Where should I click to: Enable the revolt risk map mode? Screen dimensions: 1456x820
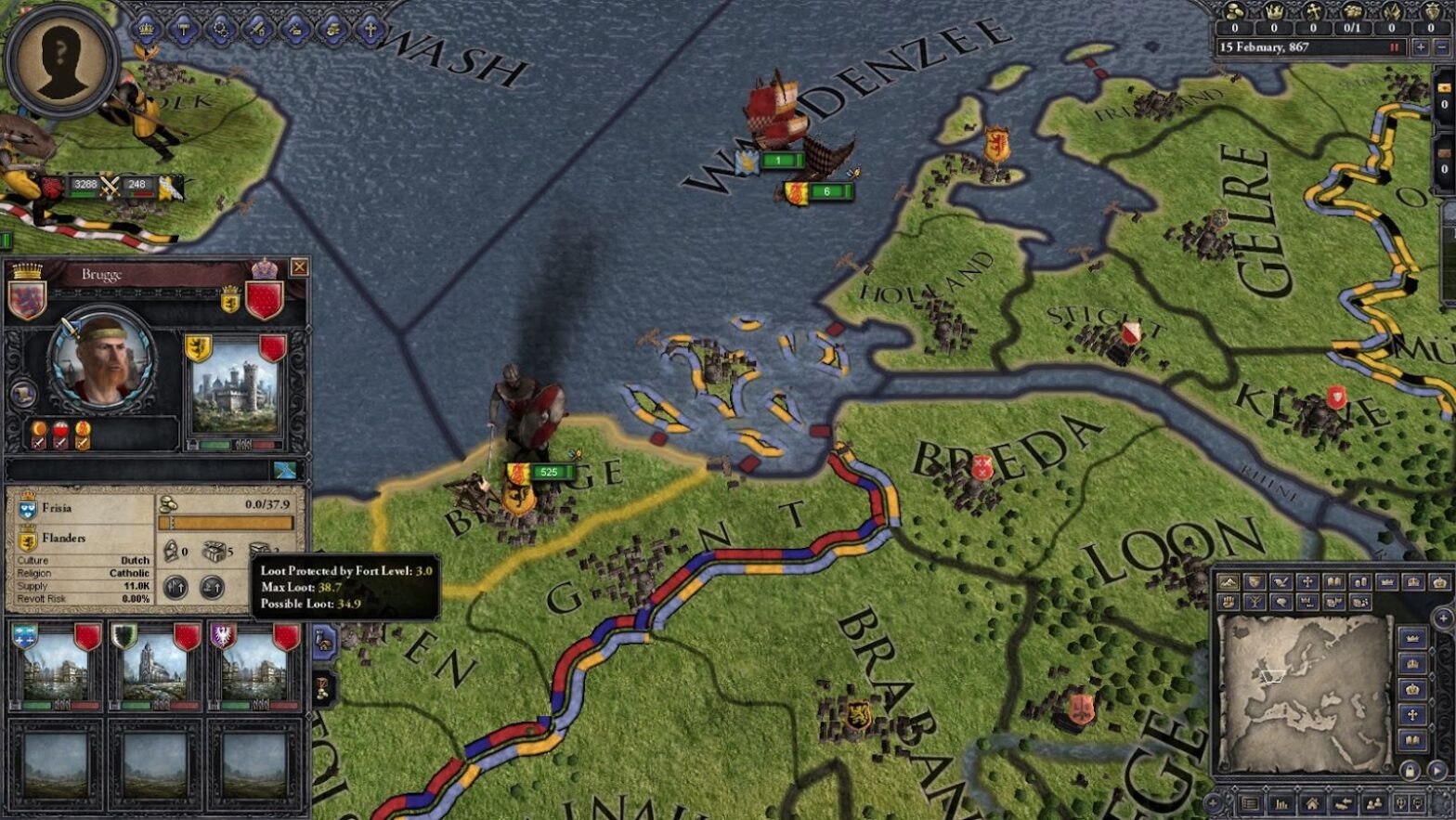click(1228, 601)
